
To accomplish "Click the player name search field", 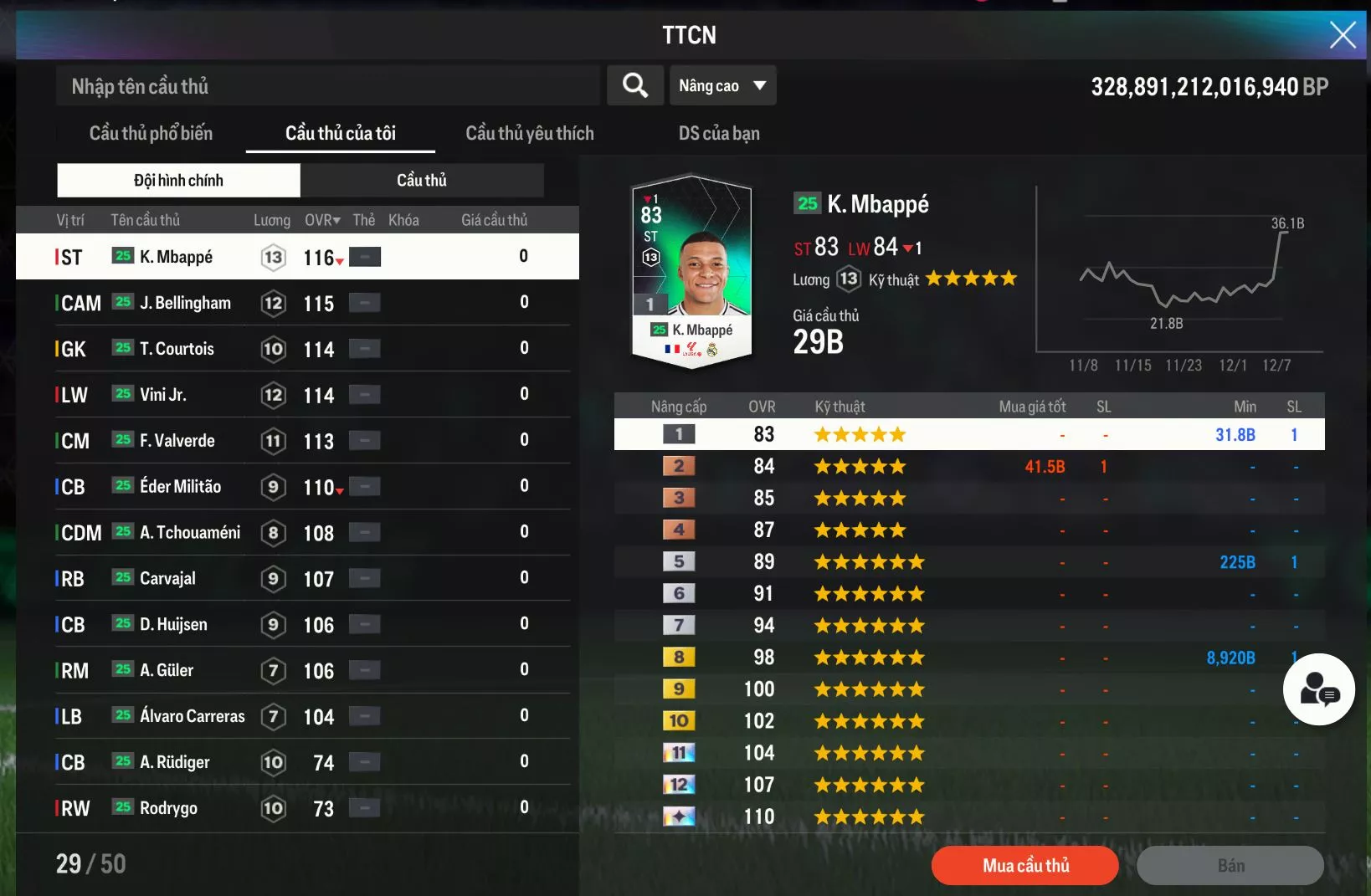I will [x=326, y=86].
